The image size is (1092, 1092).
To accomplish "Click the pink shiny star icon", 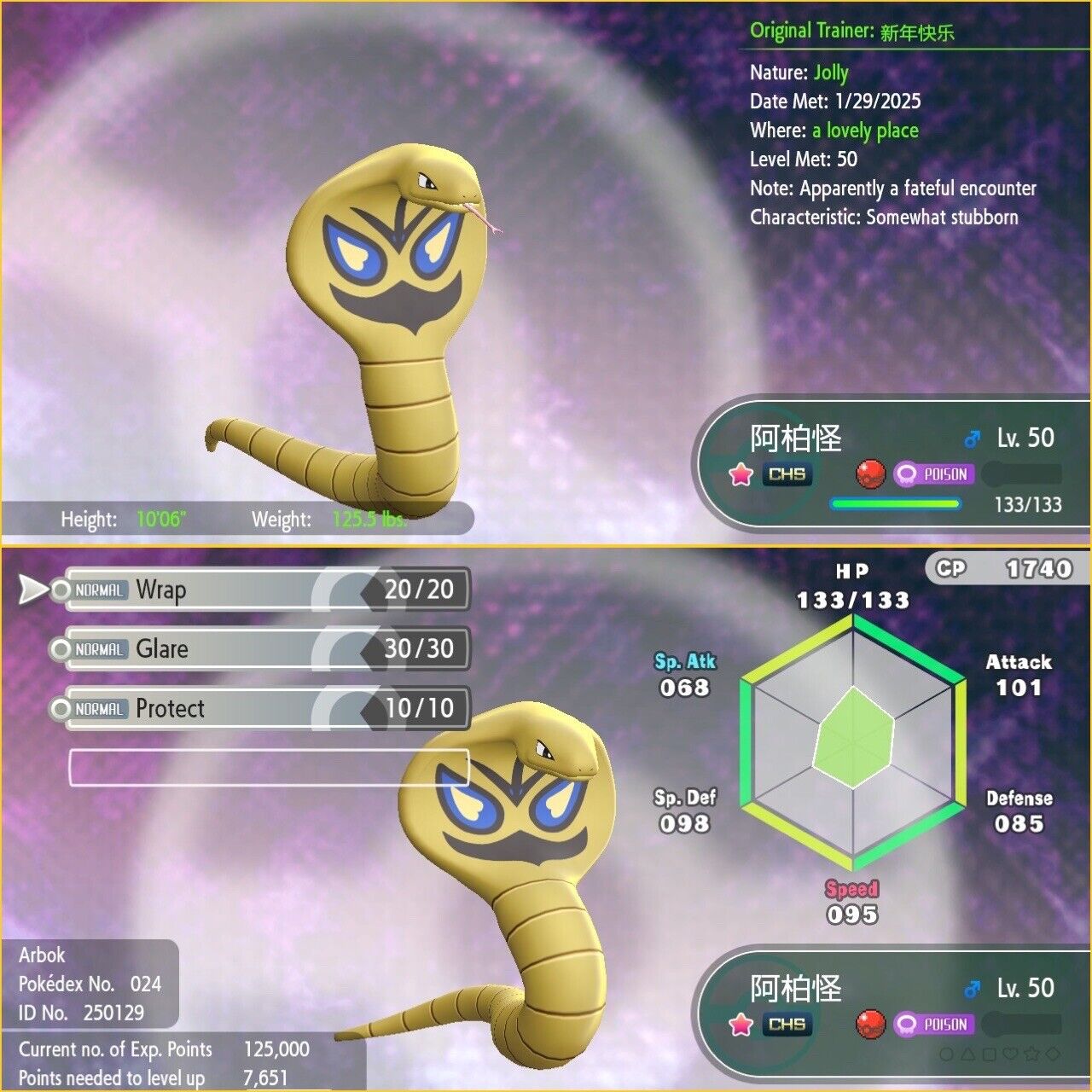I will click(740, 473).
